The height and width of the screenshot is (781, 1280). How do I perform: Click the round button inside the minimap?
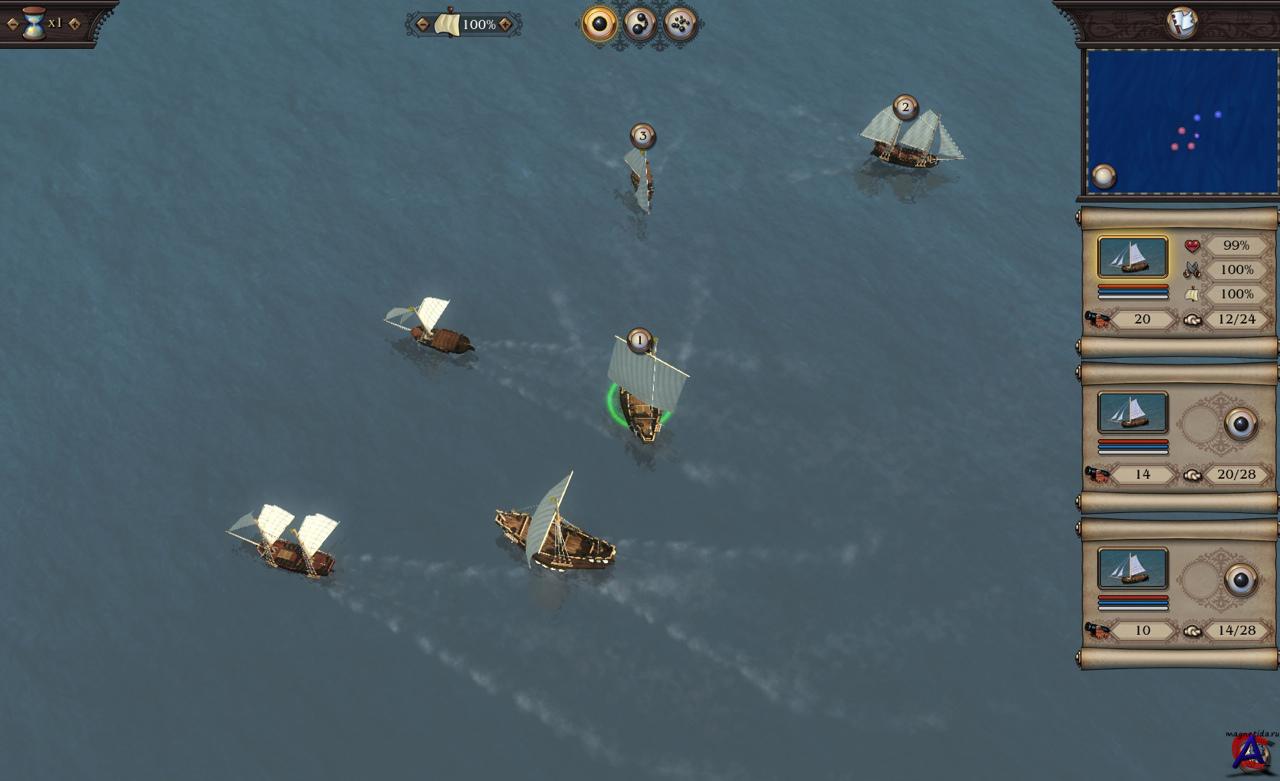[1103, 176]
